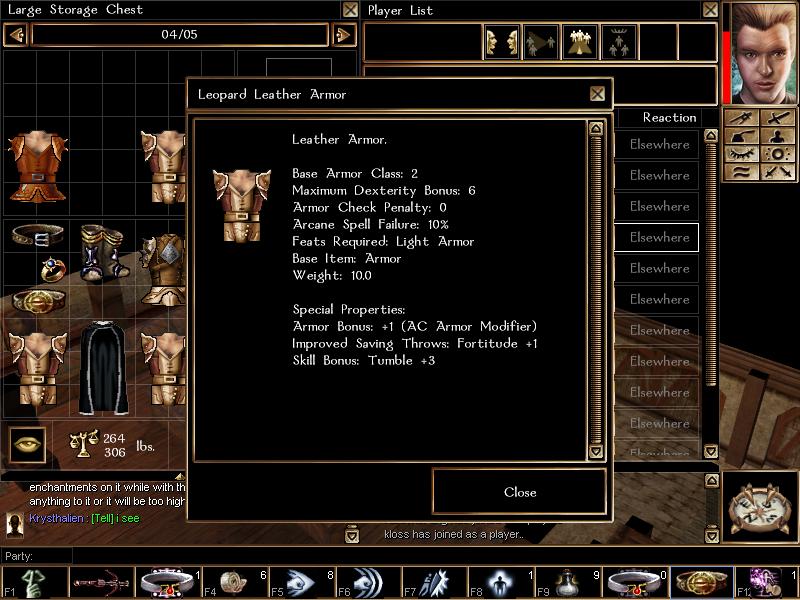Click the eye examine icon below chest

point(28,444)
